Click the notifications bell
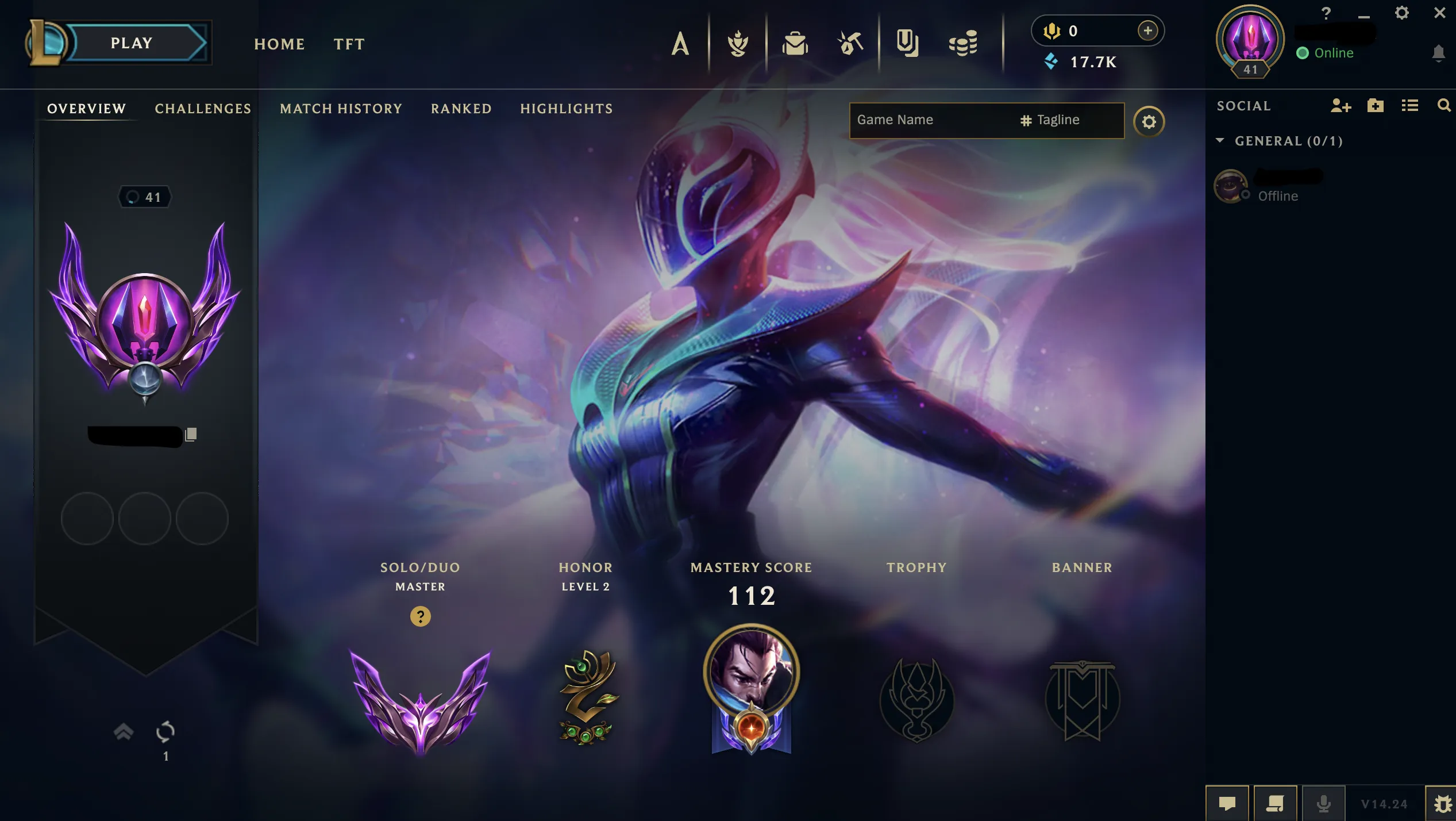This screenshot has height=821, width=1456. pyautogui.click(x=1439, y=53)
